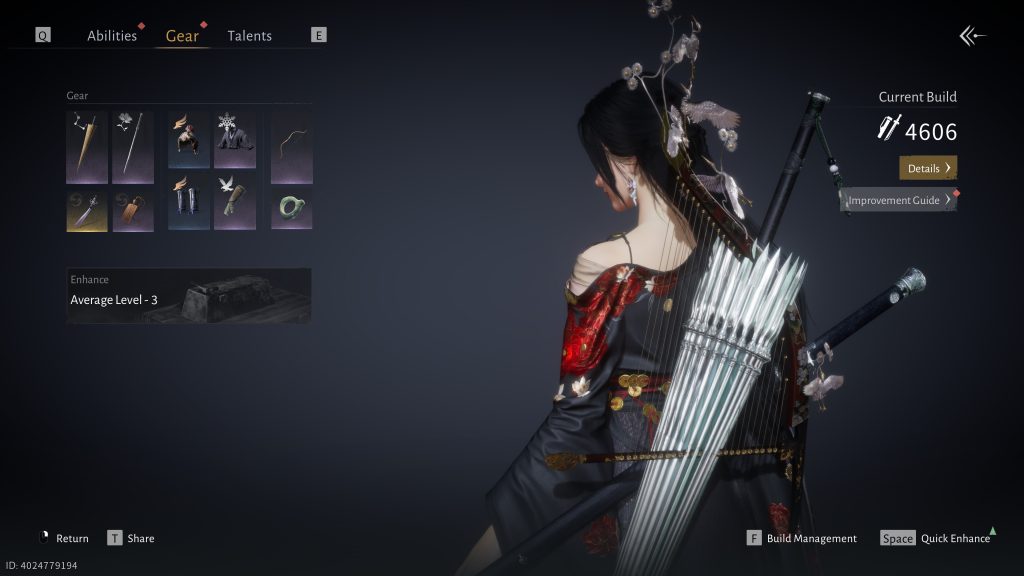
Task: Select the umbrella weapon slot
Action: point(87,147)
